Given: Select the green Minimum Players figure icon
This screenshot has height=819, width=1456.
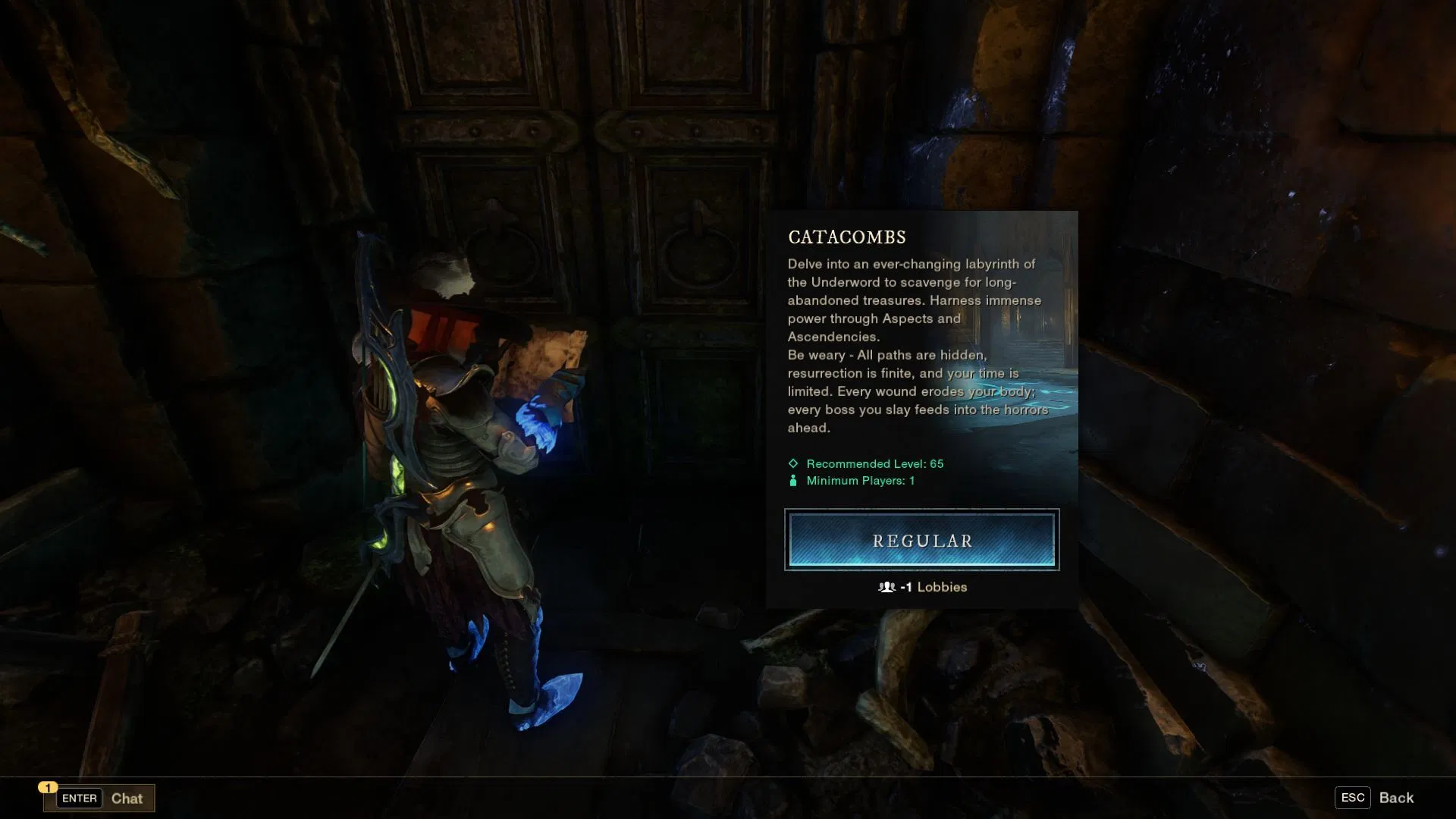Looking at the screenshot, I should [x=793, y=480].
